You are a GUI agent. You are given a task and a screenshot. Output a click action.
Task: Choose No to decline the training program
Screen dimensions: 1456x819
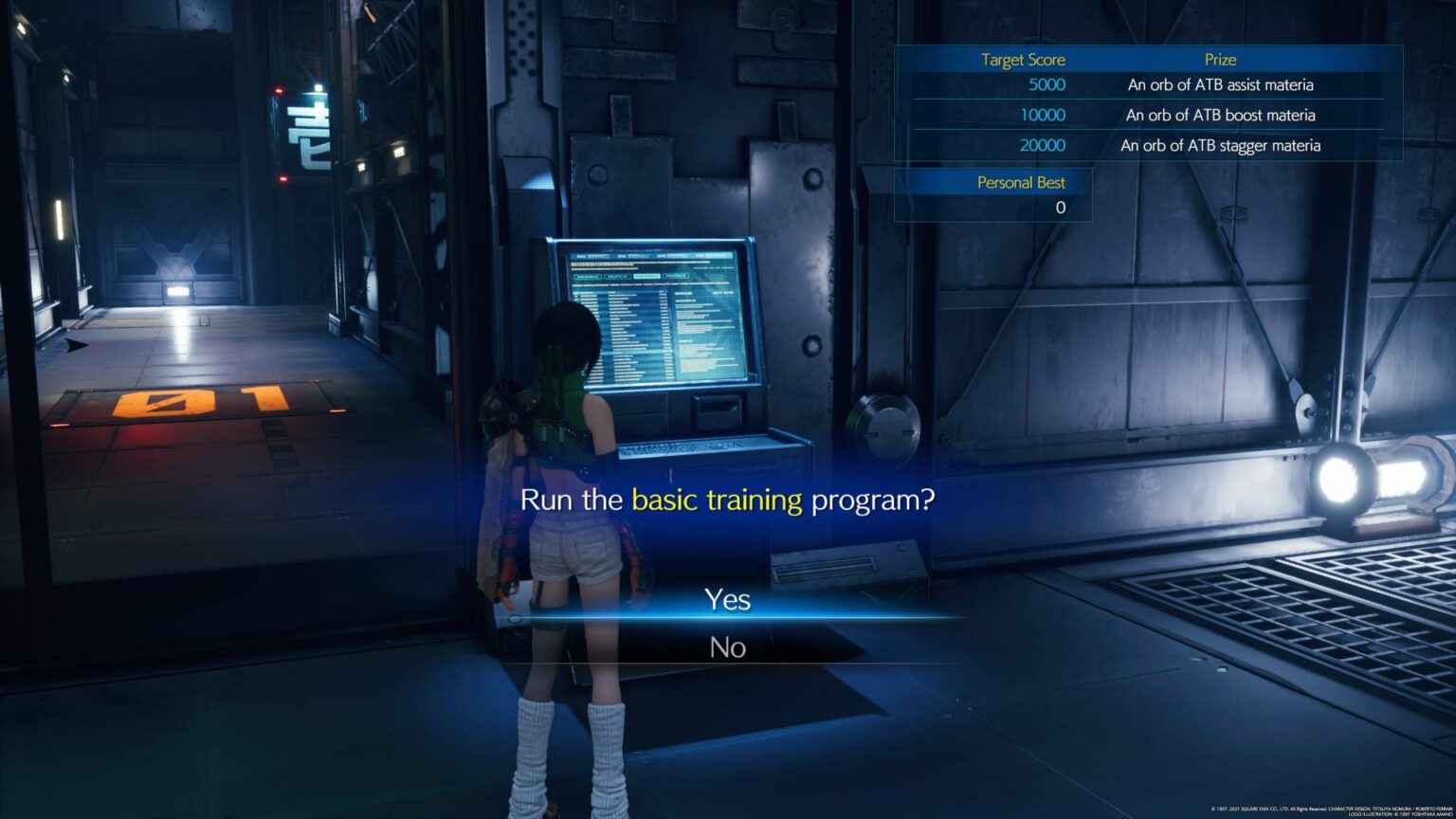728,647
